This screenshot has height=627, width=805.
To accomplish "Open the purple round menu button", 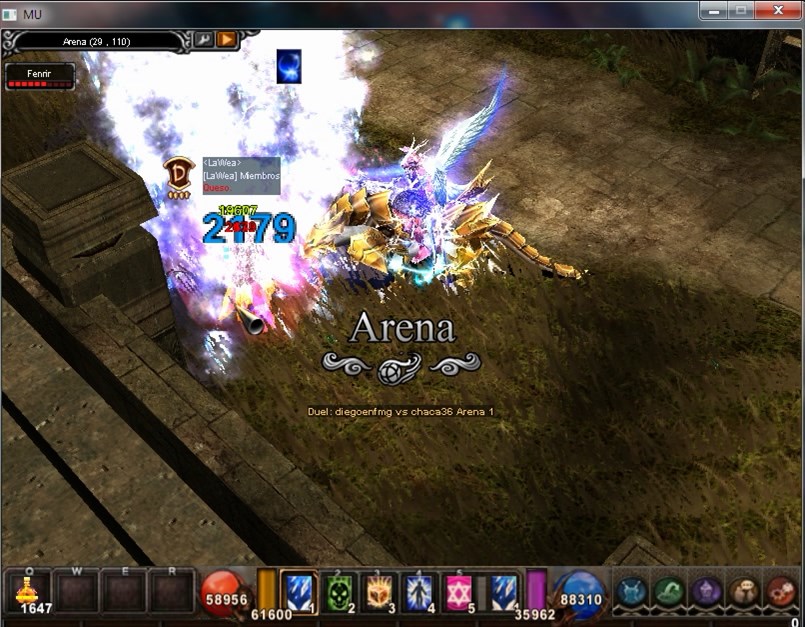I will (x=706, y=592).
